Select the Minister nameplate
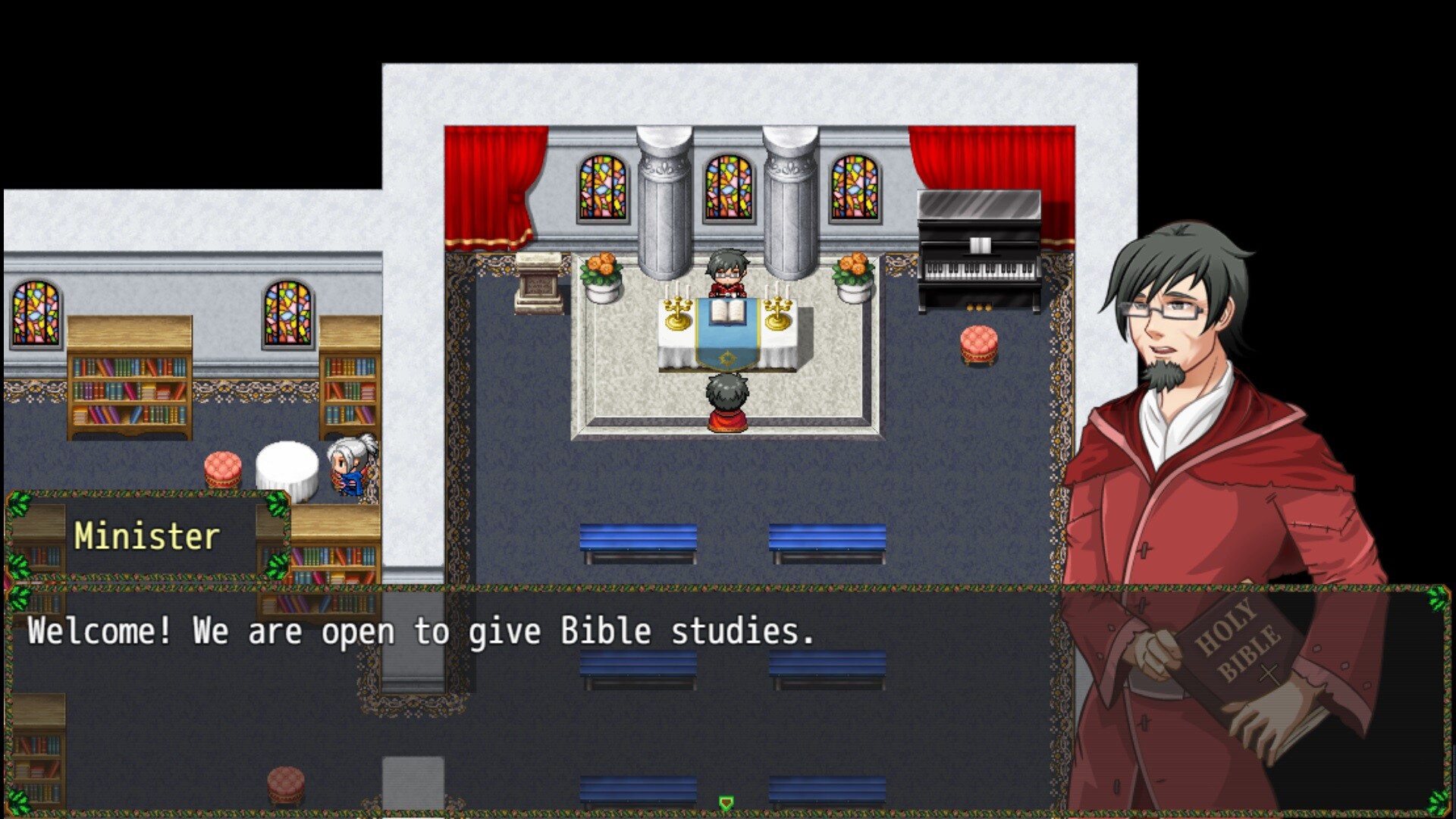The image size is (1456, 819). [146, 535]
